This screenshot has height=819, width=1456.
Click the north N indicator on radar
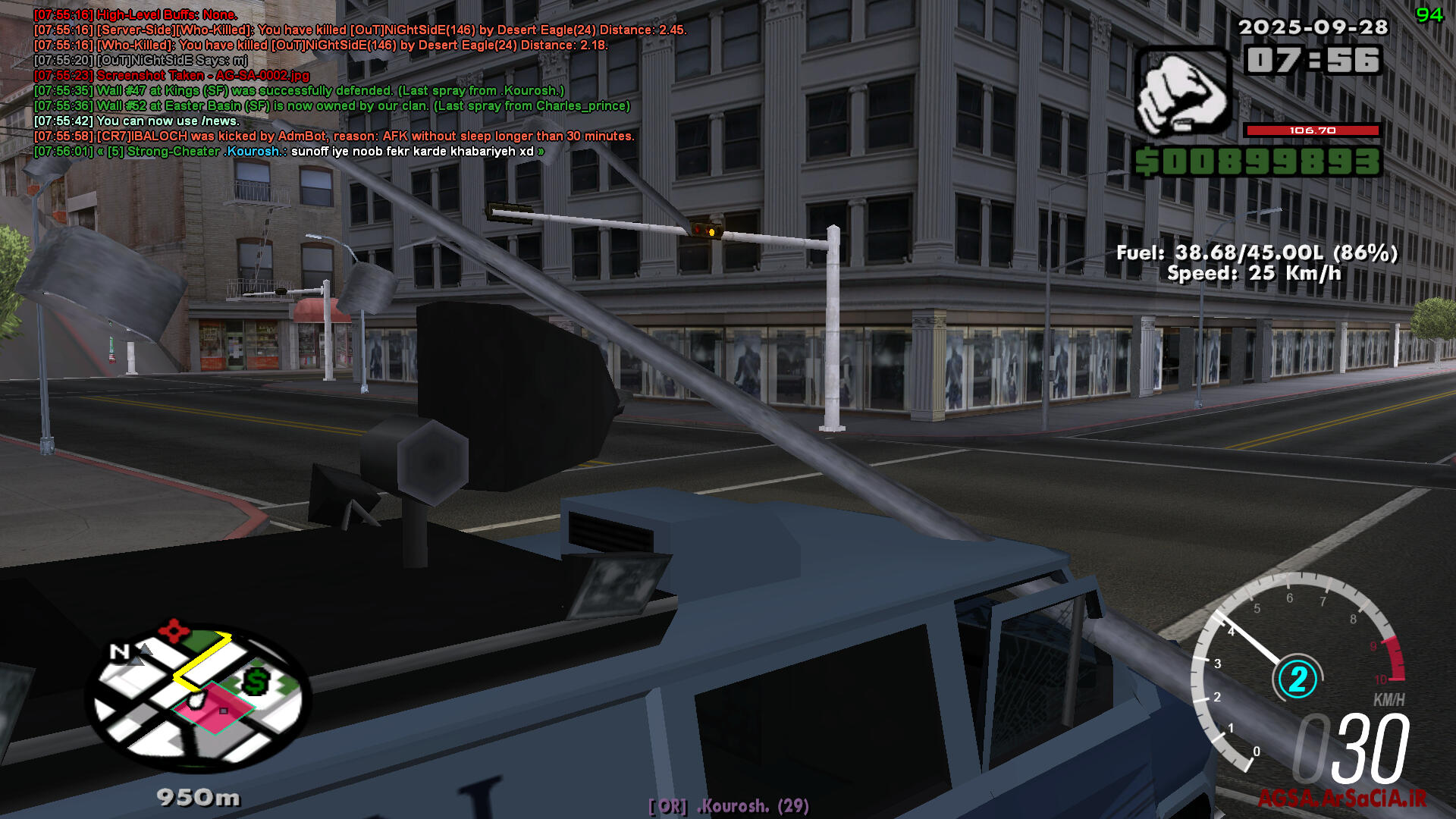coord(120,651)
